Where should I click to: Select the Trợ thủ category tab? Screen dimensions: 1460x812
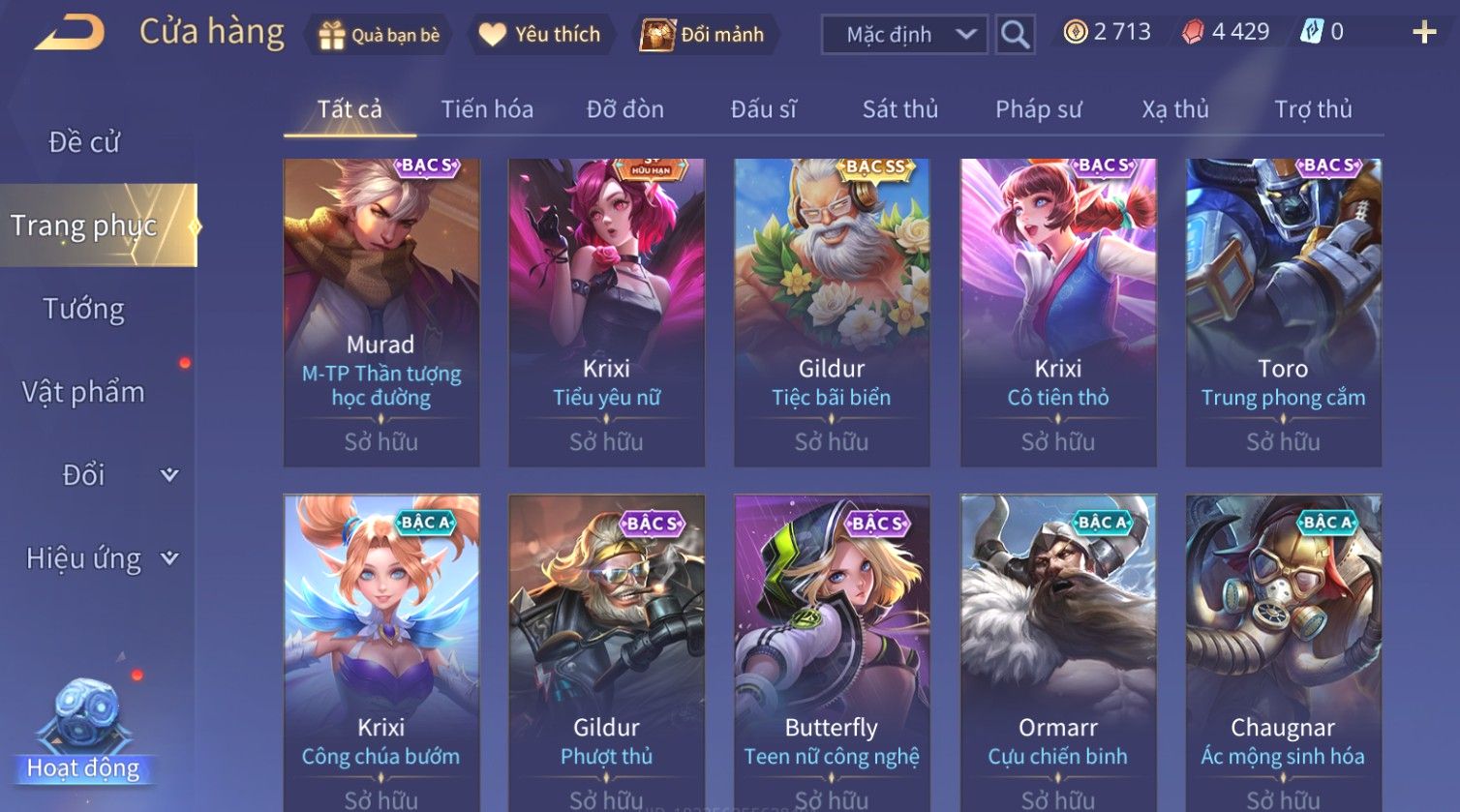[x=1313, y=109]
